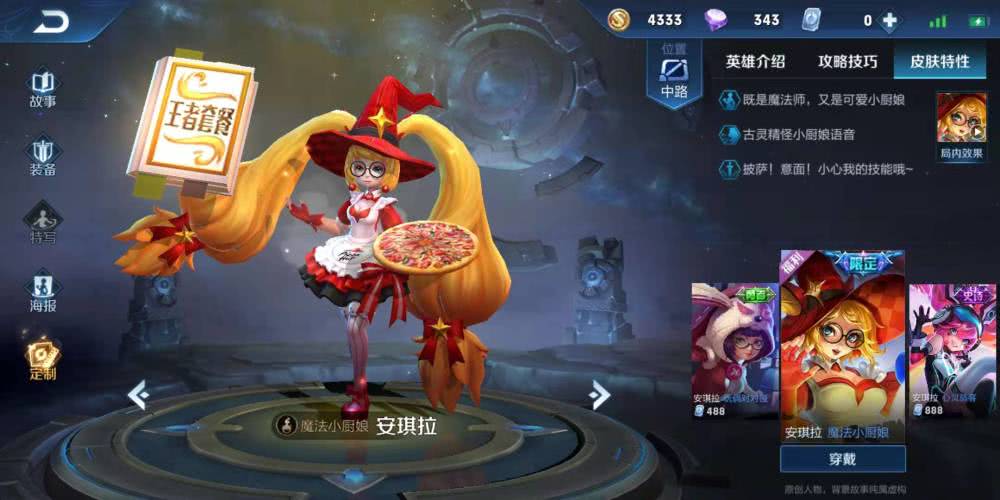Open the 中路 lane position icon
The height and width of the screenshot is (500, 1000).
[x=674, y=75]
